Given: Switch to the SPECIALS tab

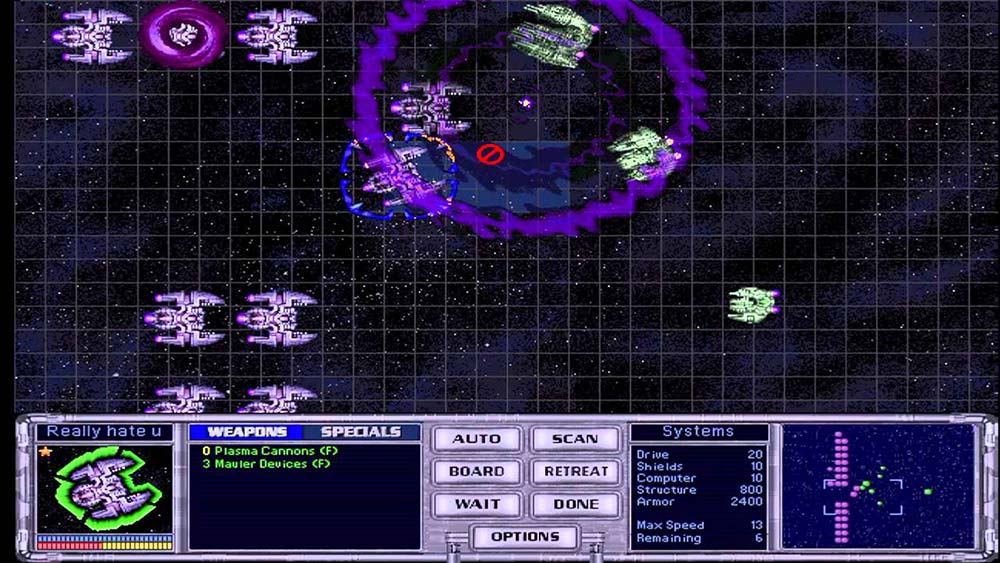Looking at the screenshot, I should pos(360,432).
